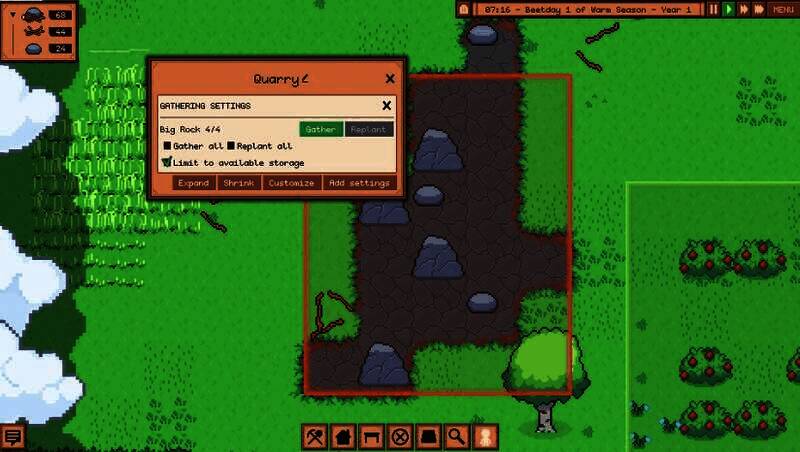Screen dimensions: 800x452
Task: Choose the Replant button for Big Rock
Action: coord(369,129)
